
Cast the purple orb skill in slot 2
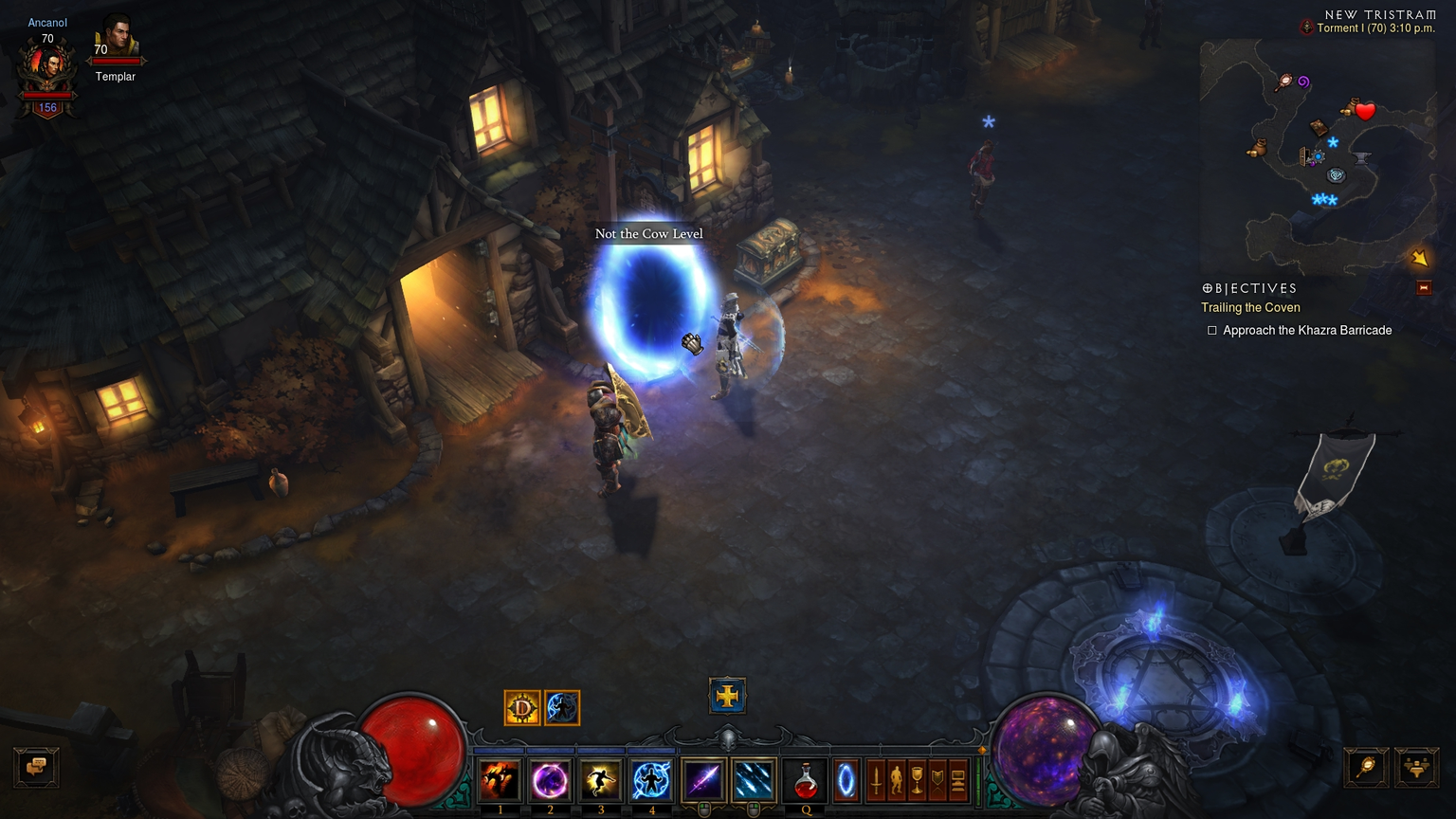pyautogui.click(x=550, y=780)
